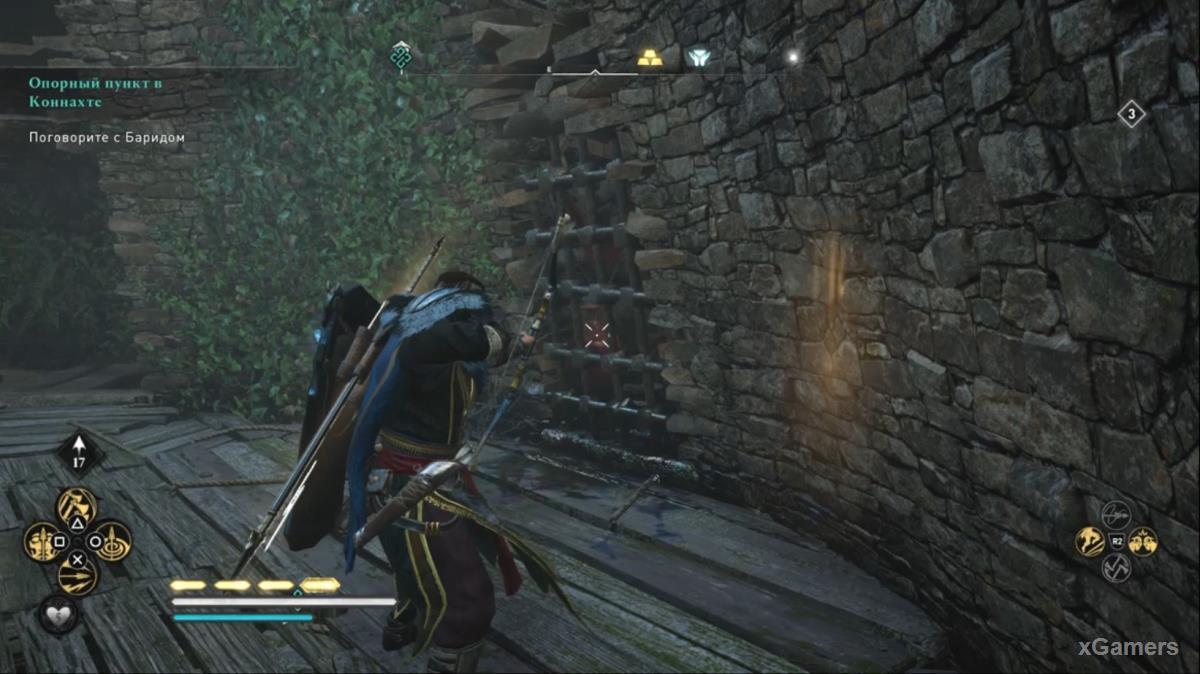Select the green quest marker on compass
This screenshot has width=1200, height=674.
click(x=400, y=56)
